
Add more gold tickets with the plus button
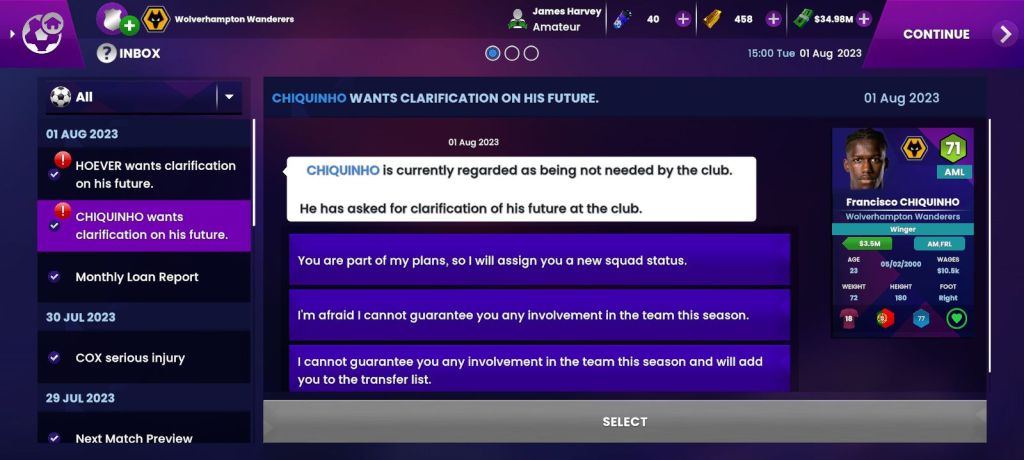[x=773, y=19]
